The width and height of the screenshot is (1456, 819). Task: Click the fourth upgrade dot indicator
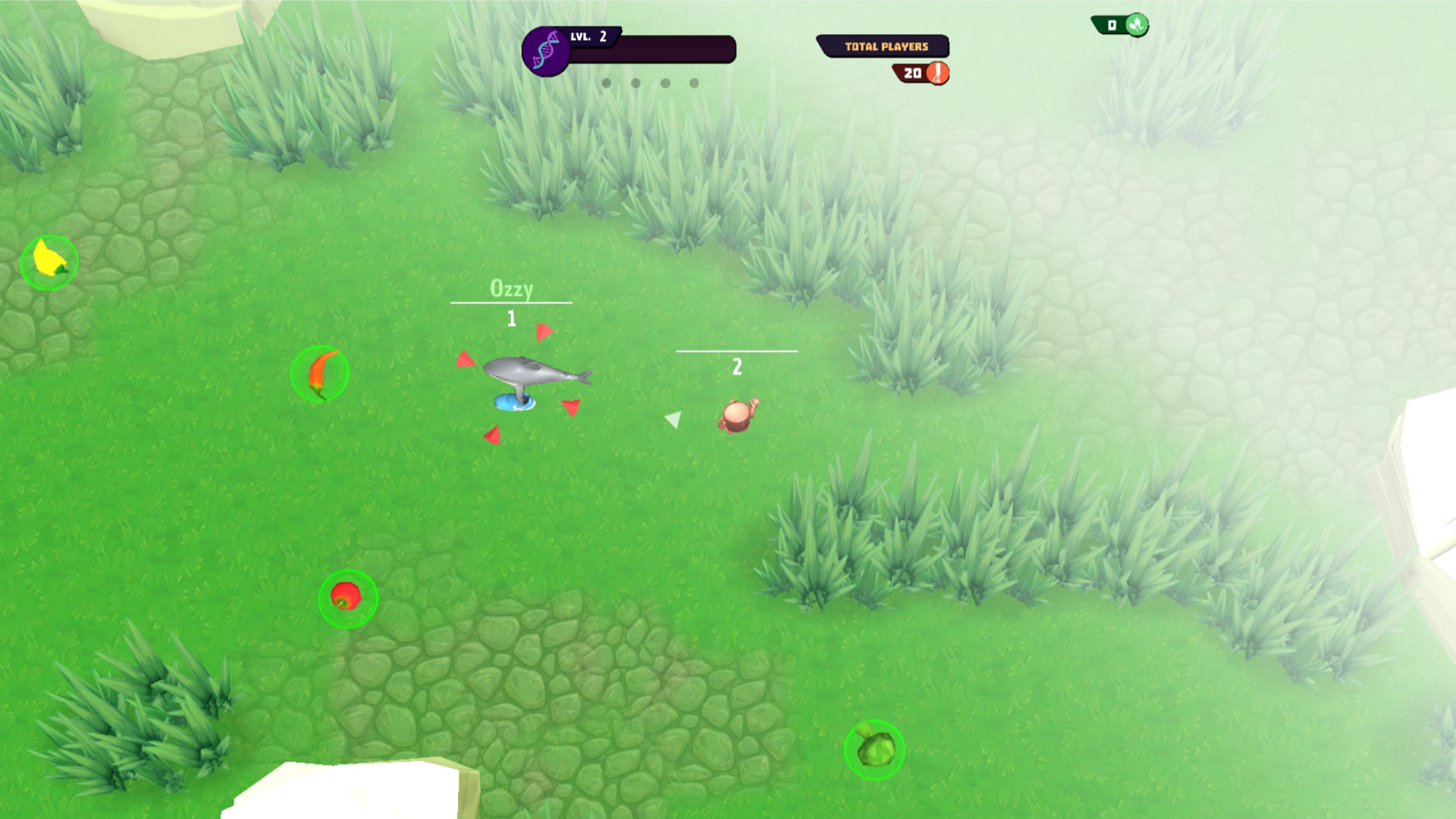[694, 83]
